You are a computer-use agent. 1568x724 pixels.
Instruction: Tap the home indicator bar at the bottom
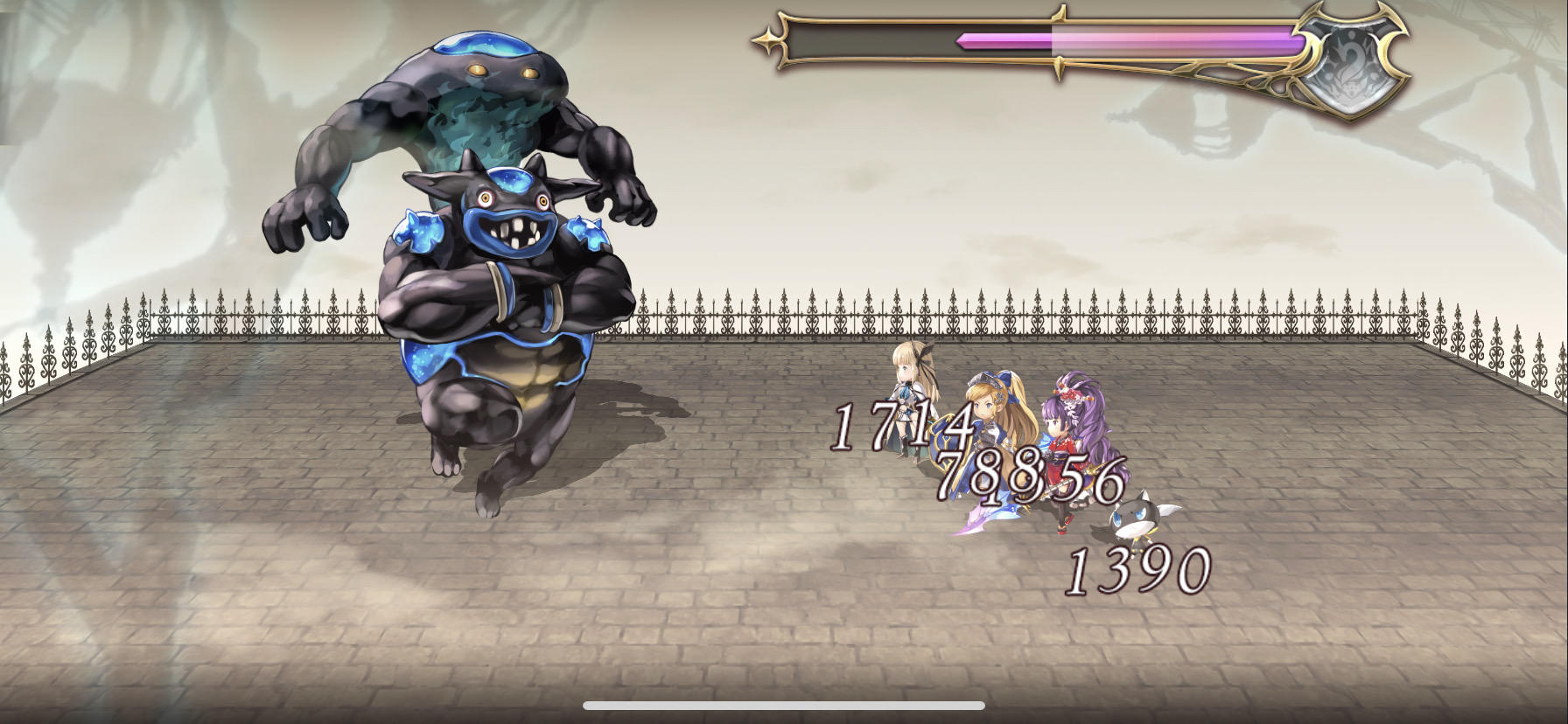[783, 704]
